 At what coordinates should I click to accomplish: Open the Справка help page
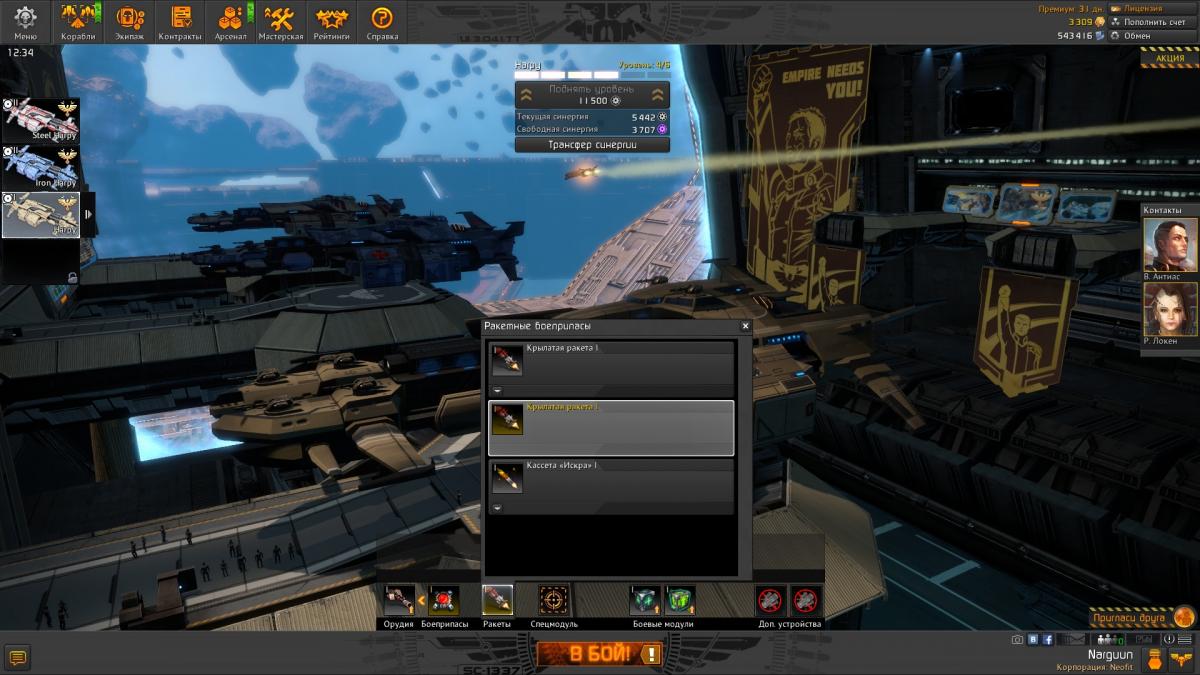coord(382,21)
